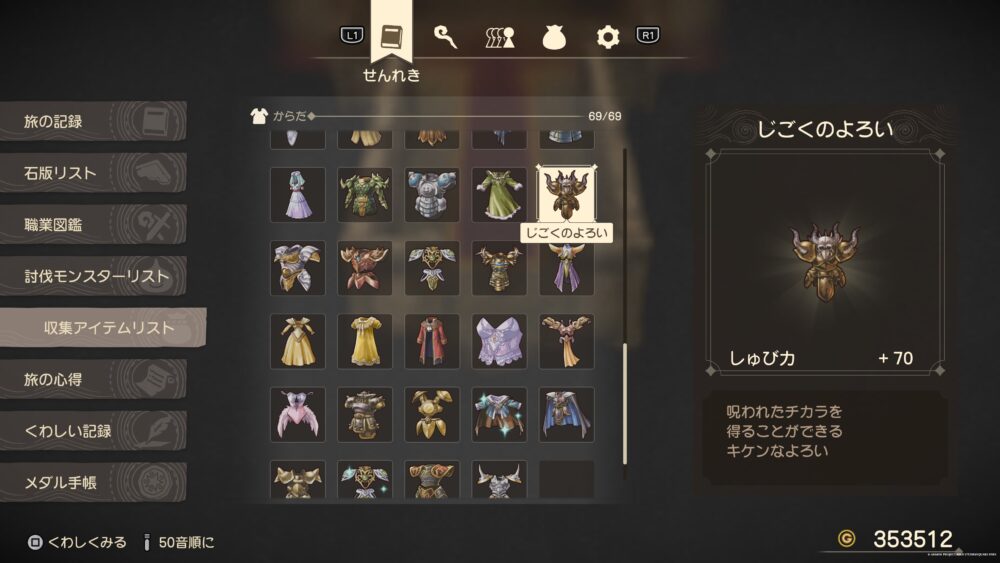Choose the blue caped armor slot
1000x563 pixels.
[x=566, y=414]
